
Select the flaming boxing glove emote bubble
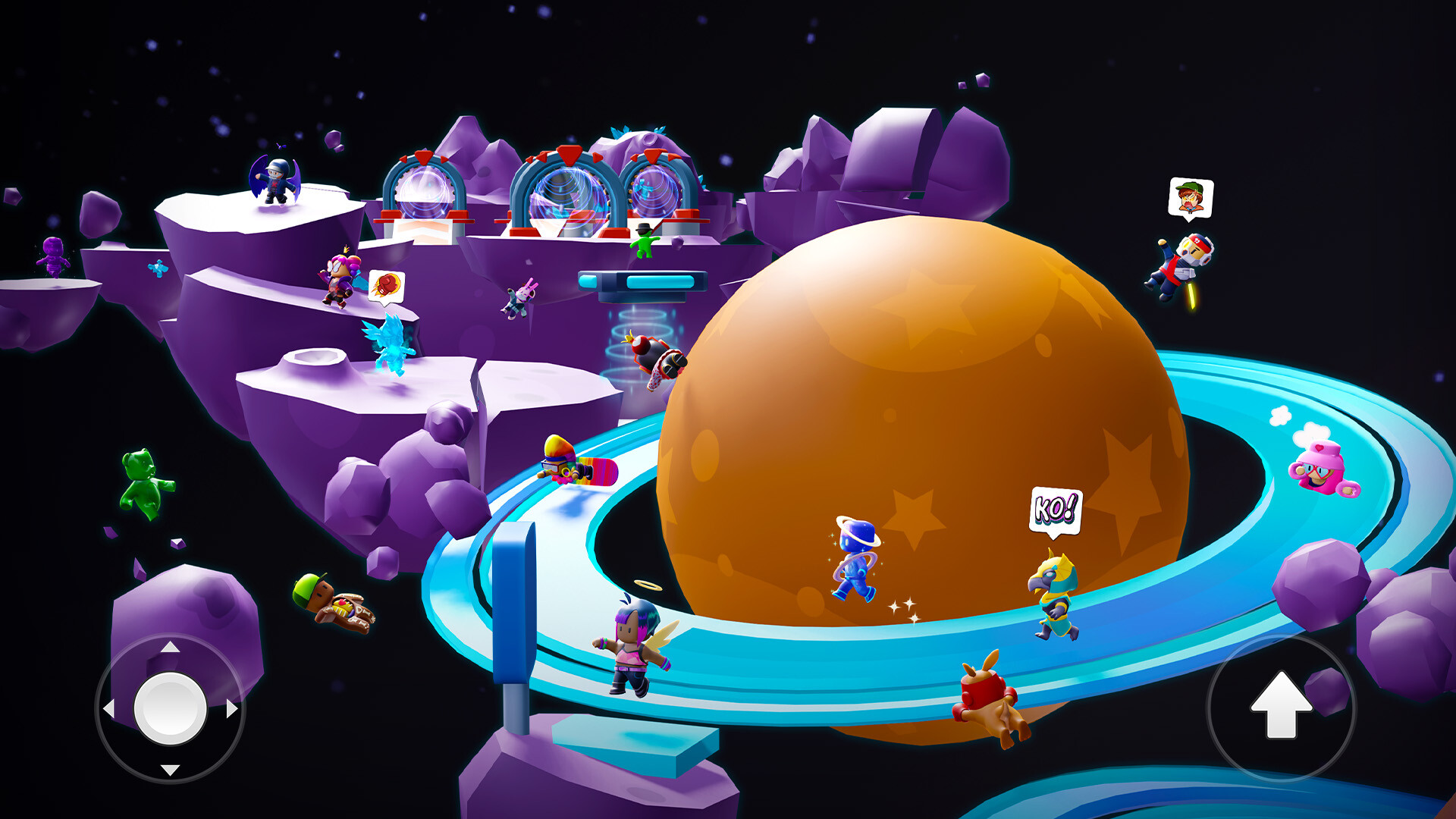pyautogui.click(x=387, y=284)
